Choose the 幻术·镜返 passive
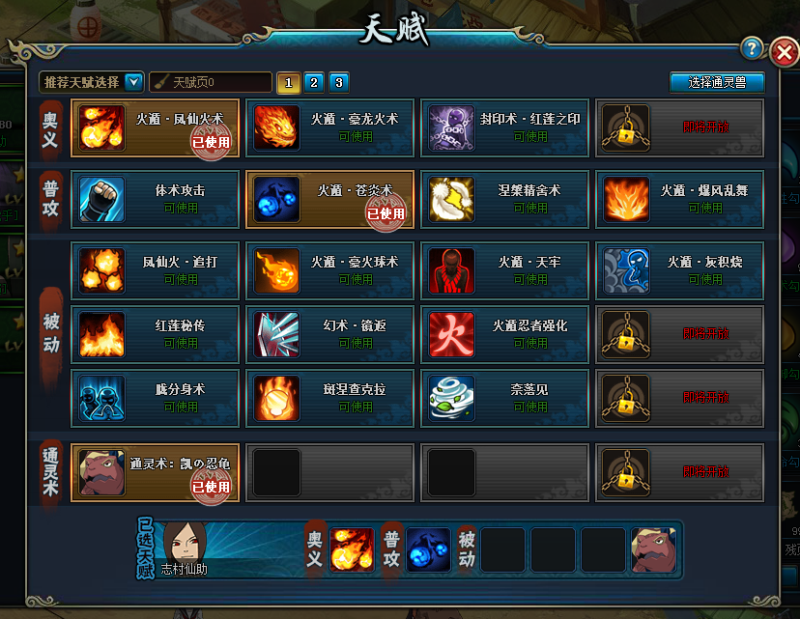Image resolution: width=800 pixels, height=619 pixels. 329,334
